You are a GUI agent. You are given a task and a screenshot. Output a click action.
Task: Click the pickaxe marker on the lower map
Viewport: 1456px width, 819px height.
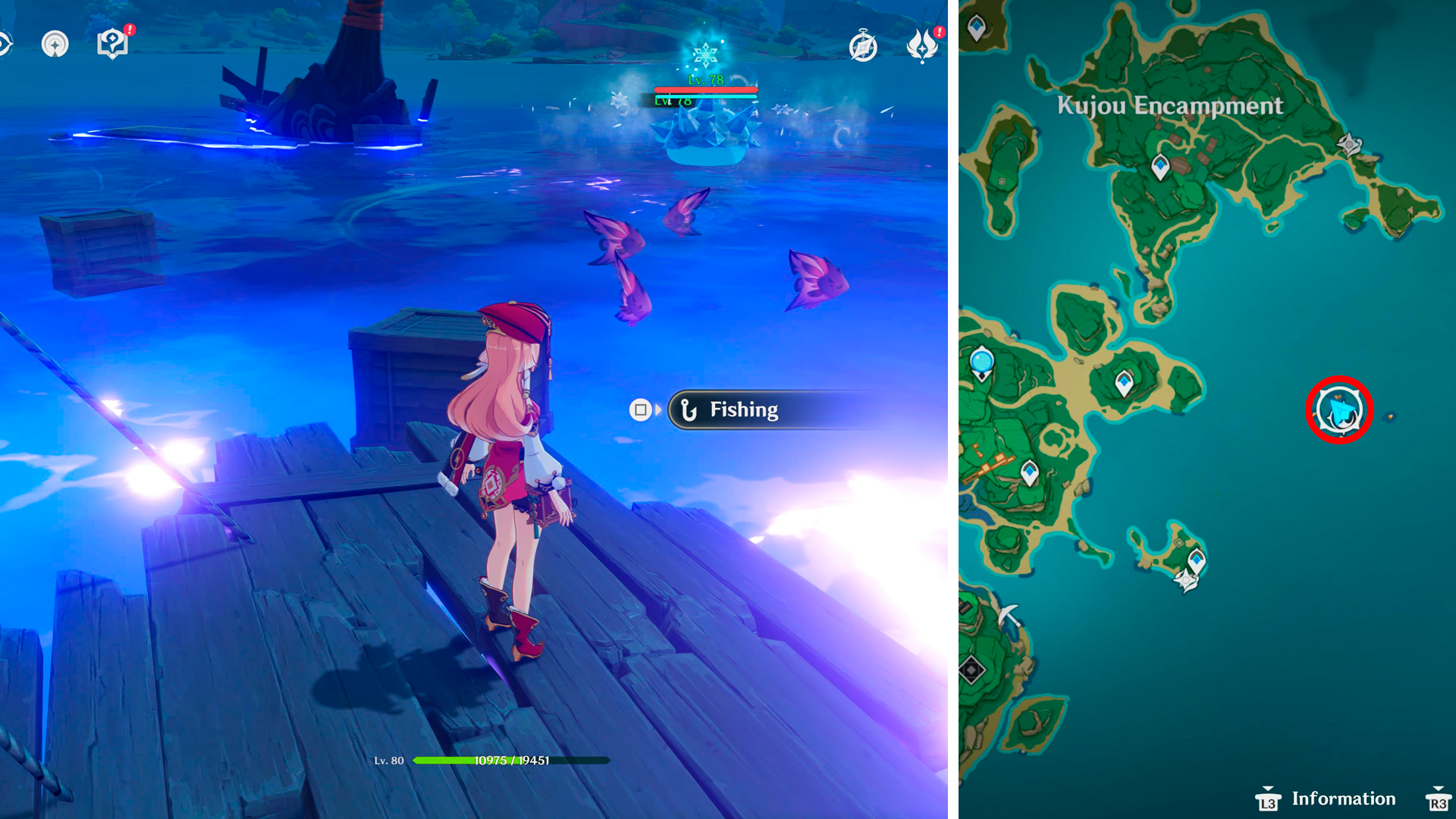(1009, 615)
